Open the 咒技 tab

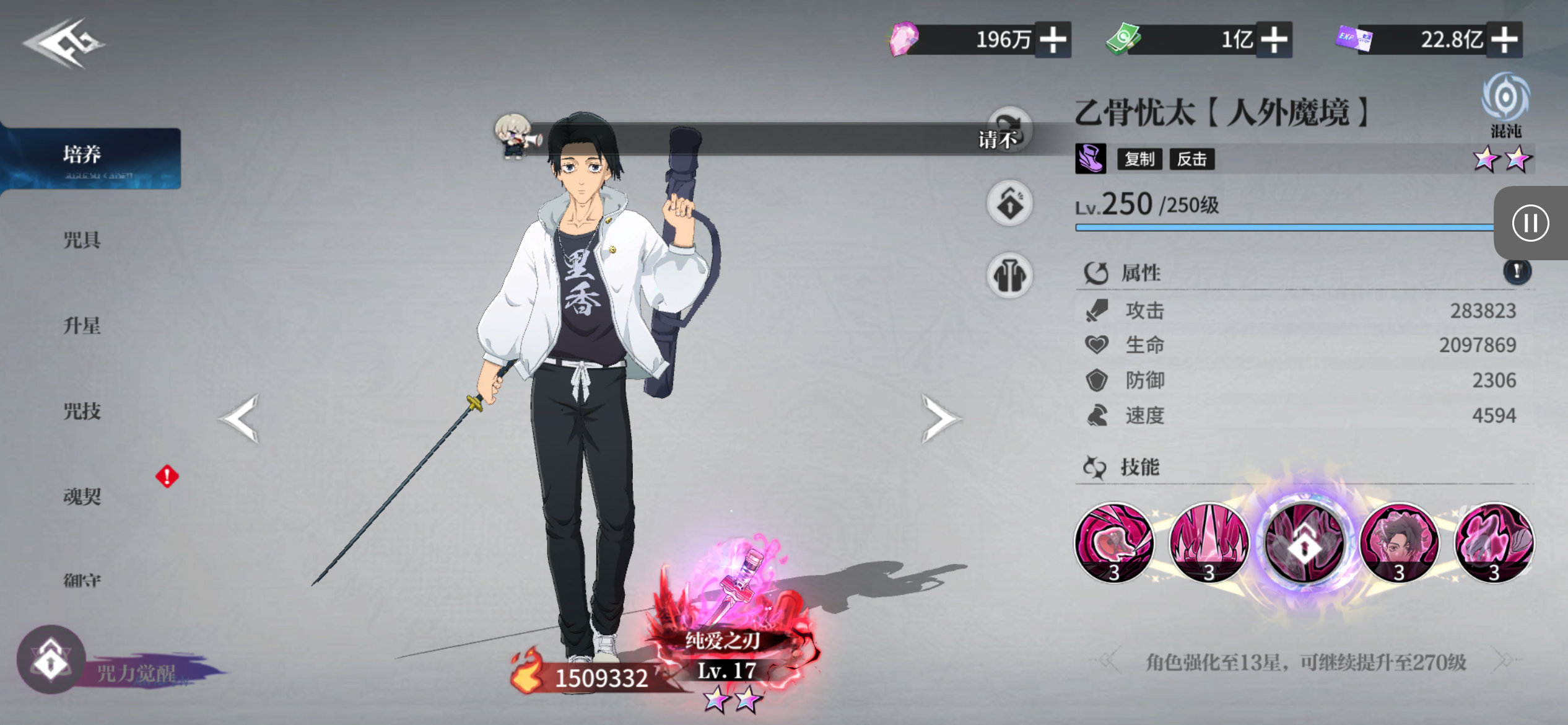82,411
